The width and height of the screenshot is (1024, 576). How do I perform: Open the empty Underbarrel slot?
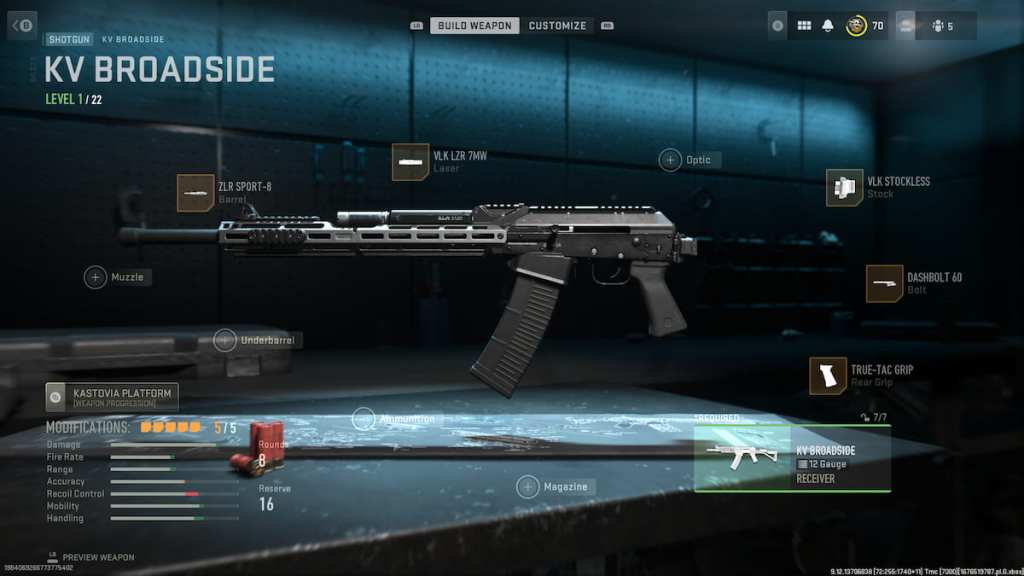[226, 340]
